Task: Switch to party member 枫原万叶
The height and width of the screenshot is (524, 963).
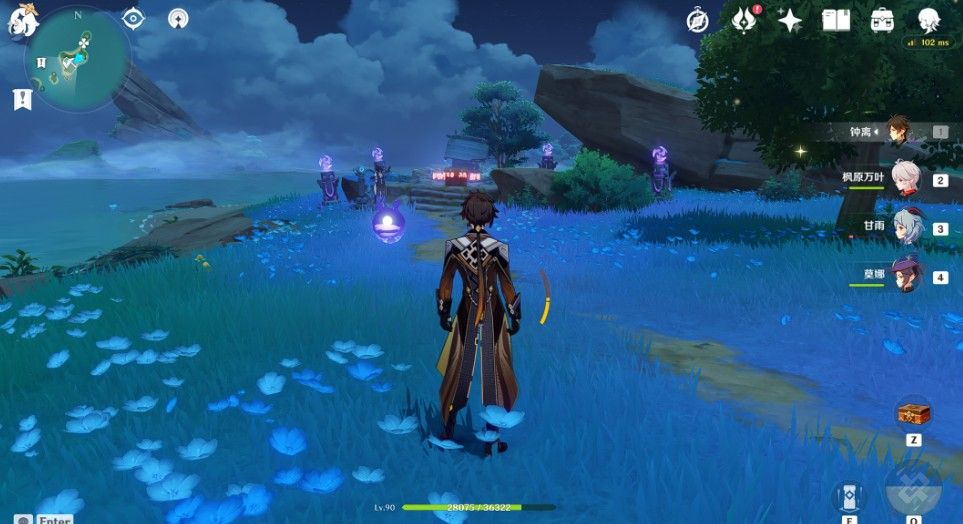Action: click(905, 179)
